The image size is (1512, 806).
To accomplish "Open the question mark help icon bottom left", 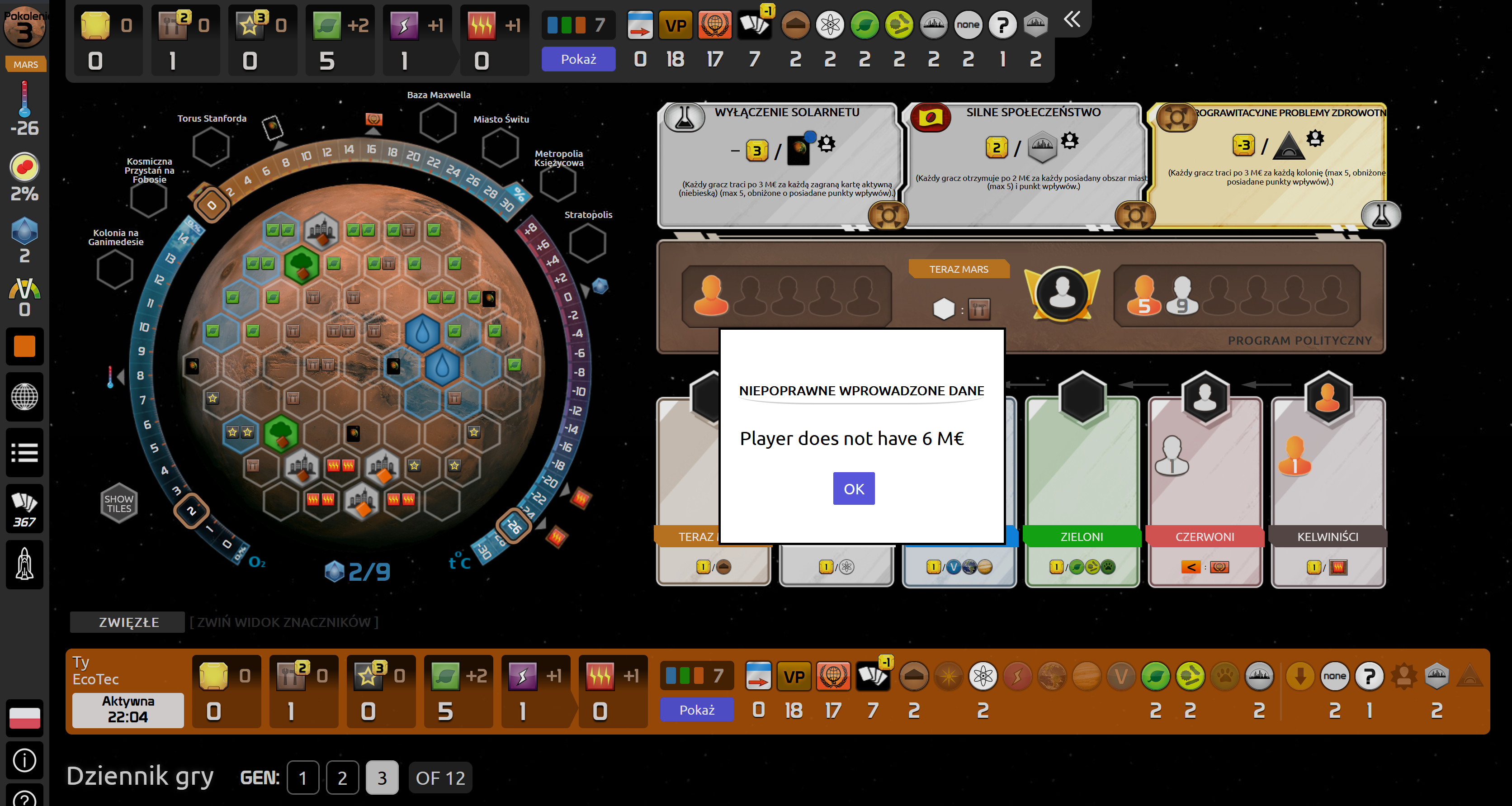I will (x=25, y=798).
